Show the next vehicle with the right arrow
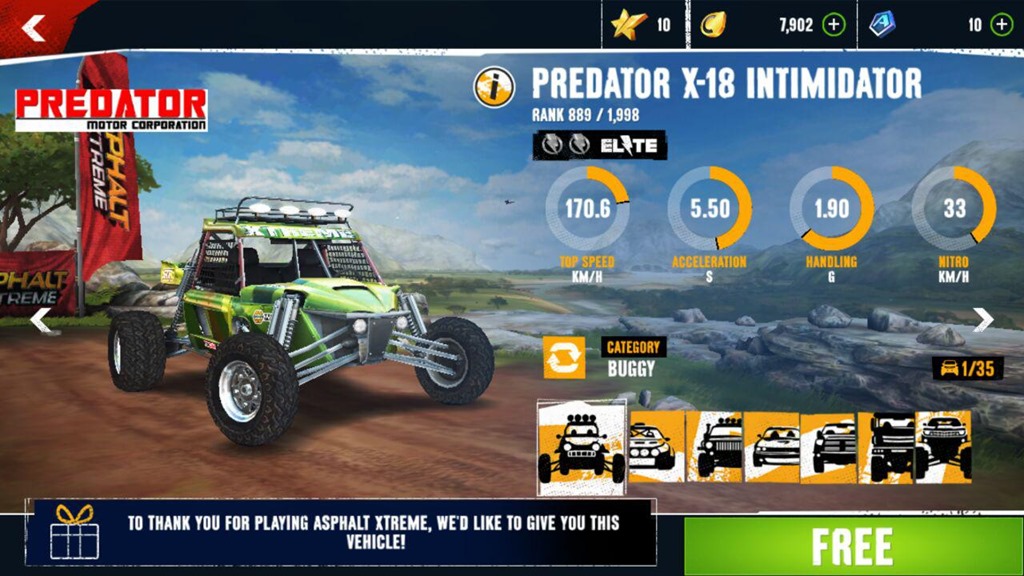This screenshot has width=1024, height=576. pyautogui.click(x=984, y=319)
